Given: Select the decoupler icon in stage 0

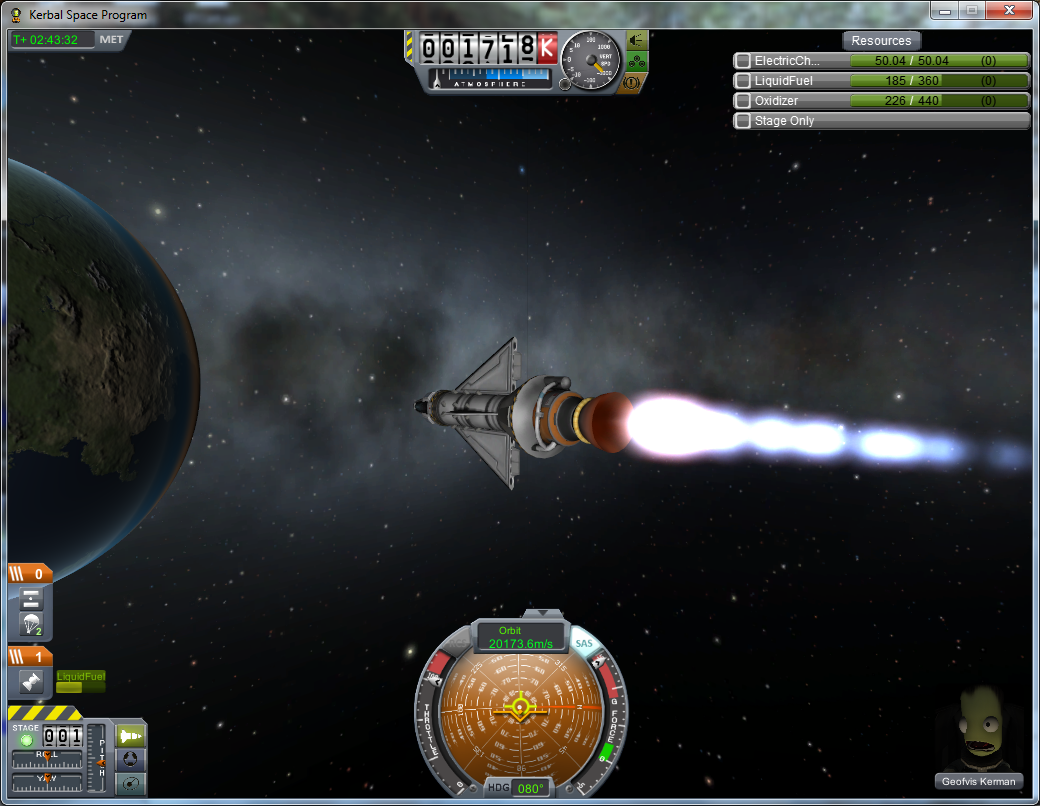Looking at the screenshot, I should (x=30, y=599).
